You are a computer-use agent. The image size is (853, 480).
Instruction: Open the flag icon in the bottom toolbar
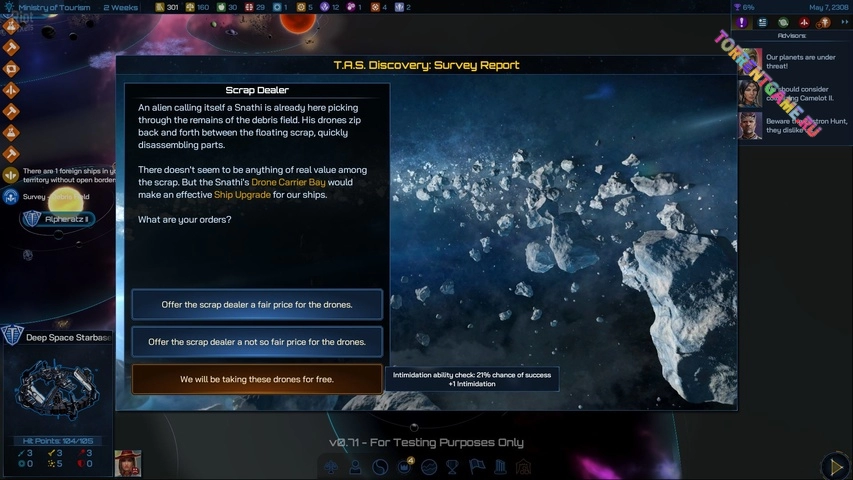point(476,467)
